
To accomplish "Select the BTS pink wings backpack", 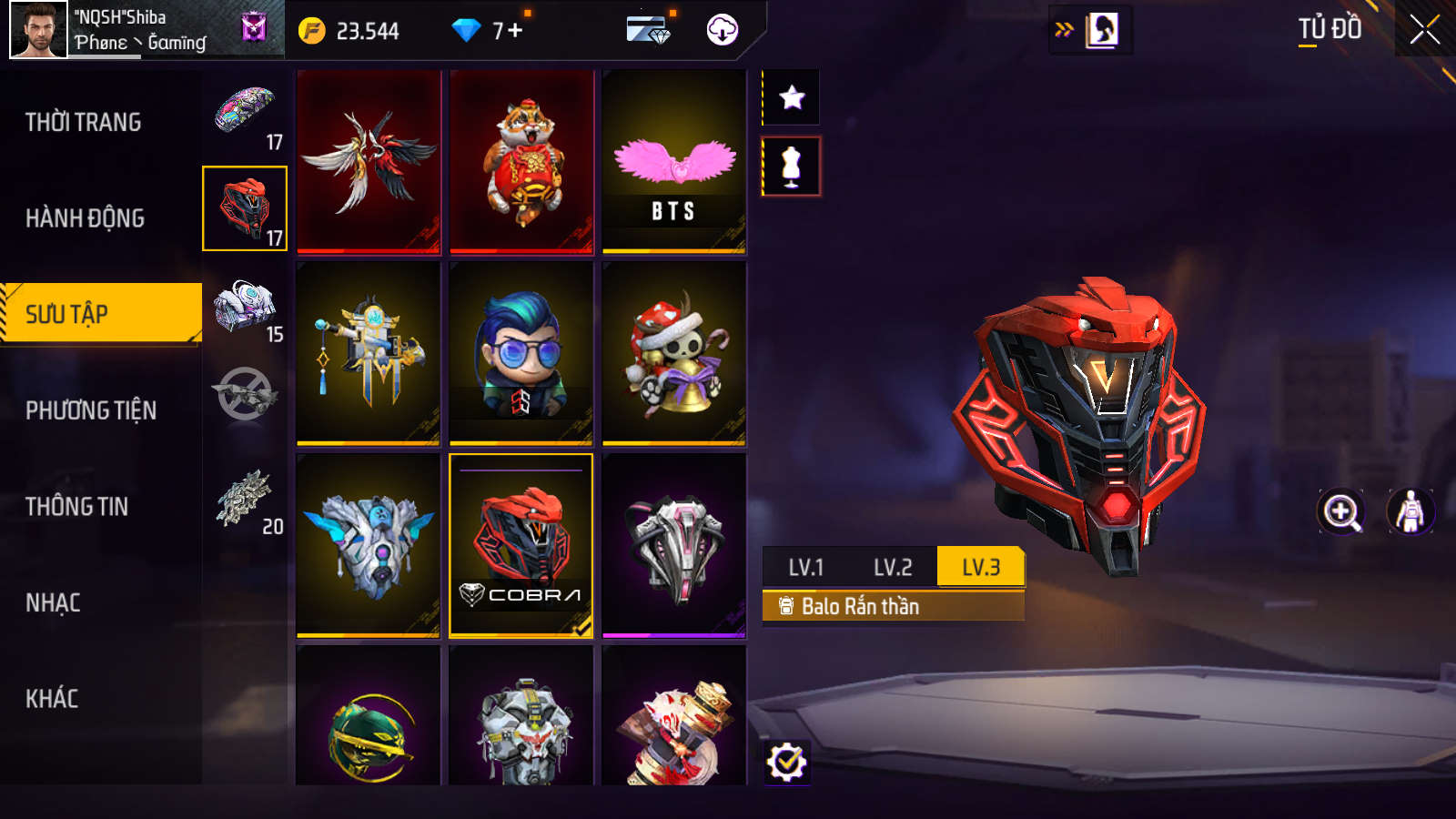I will coord(674,162).
